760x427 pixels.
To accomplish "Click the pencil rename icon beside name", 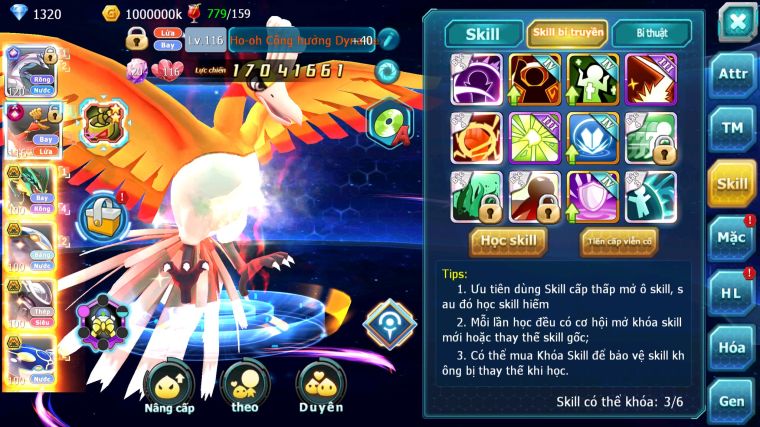I will click(x=389, y=40).
